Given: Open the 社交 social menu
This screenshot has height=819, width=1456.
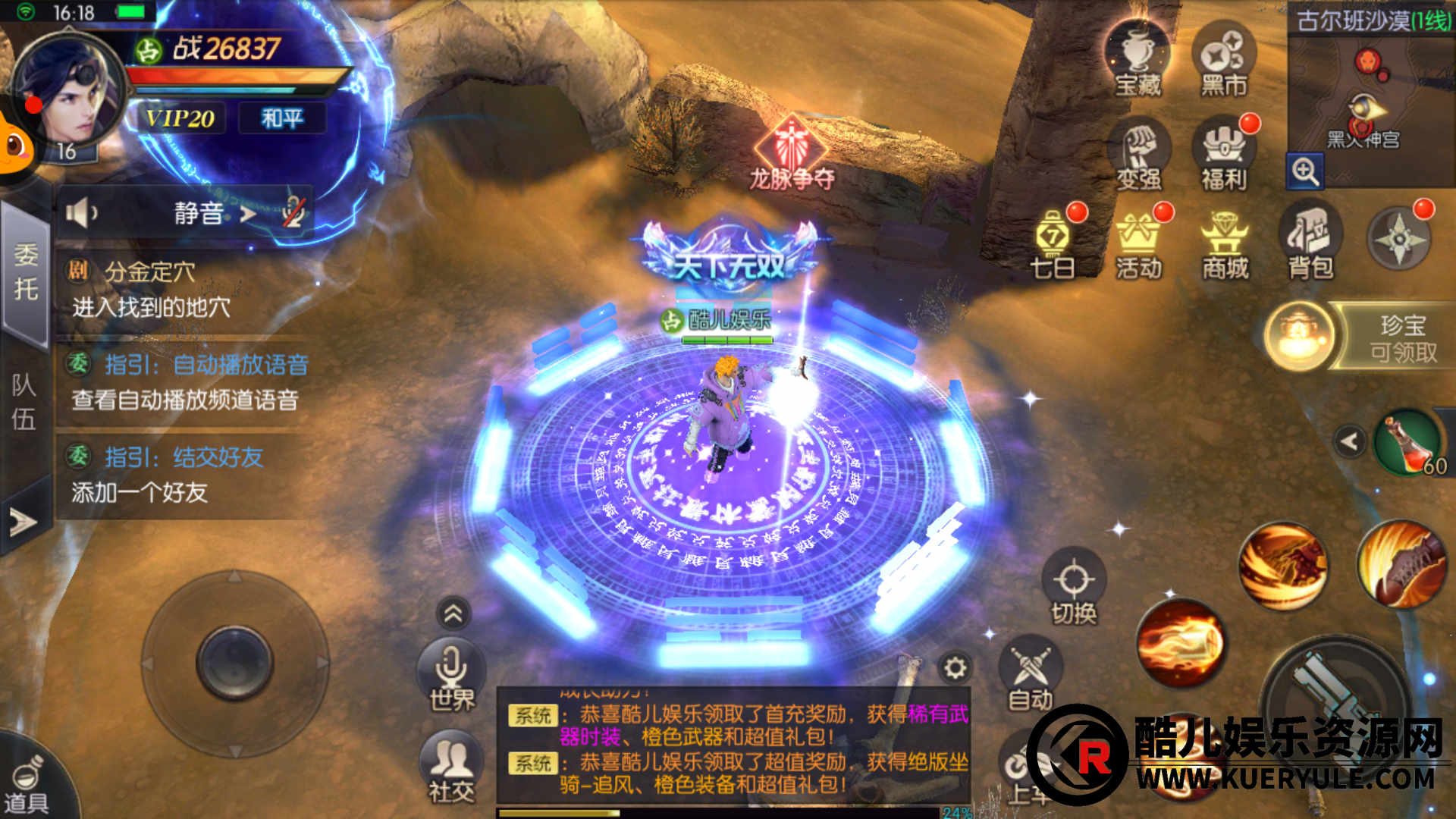Looking at the screenshot, I should click(x=452, y=766).
